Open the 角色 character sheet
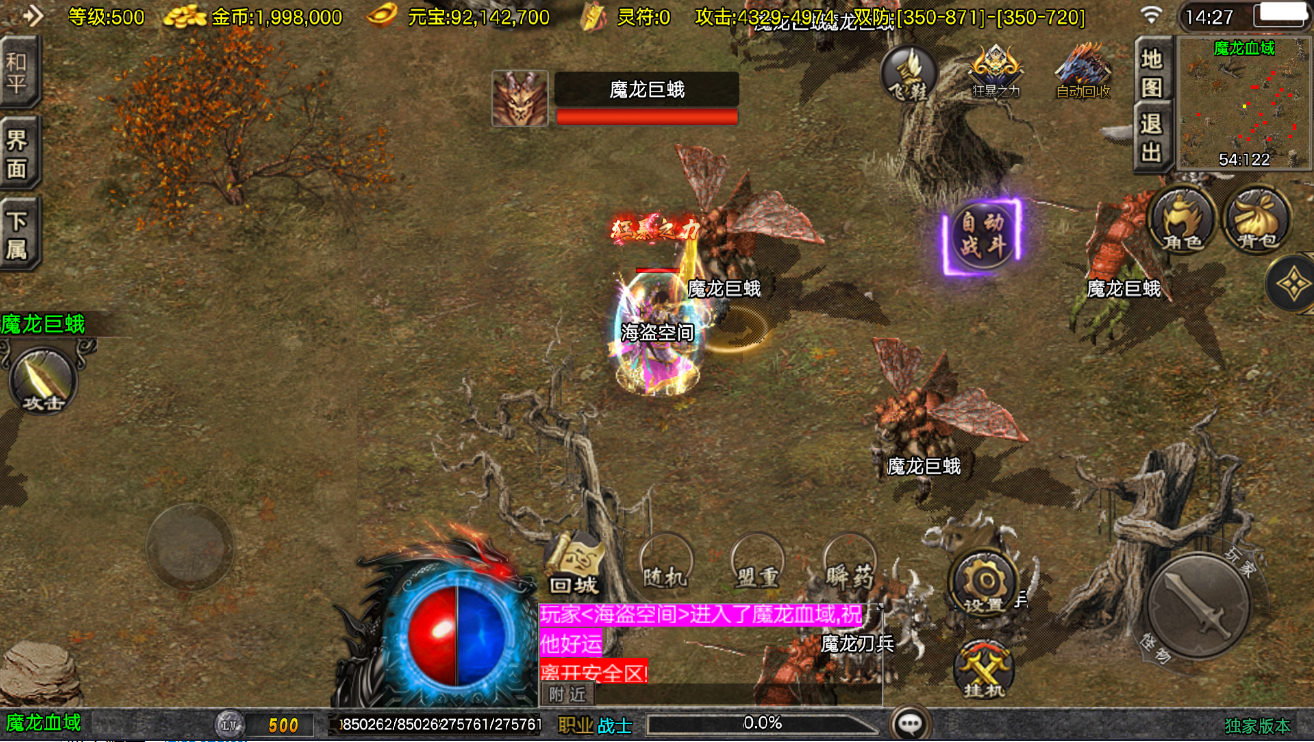This screenshot has width=1314, height=742. (x=1181, y=219)
